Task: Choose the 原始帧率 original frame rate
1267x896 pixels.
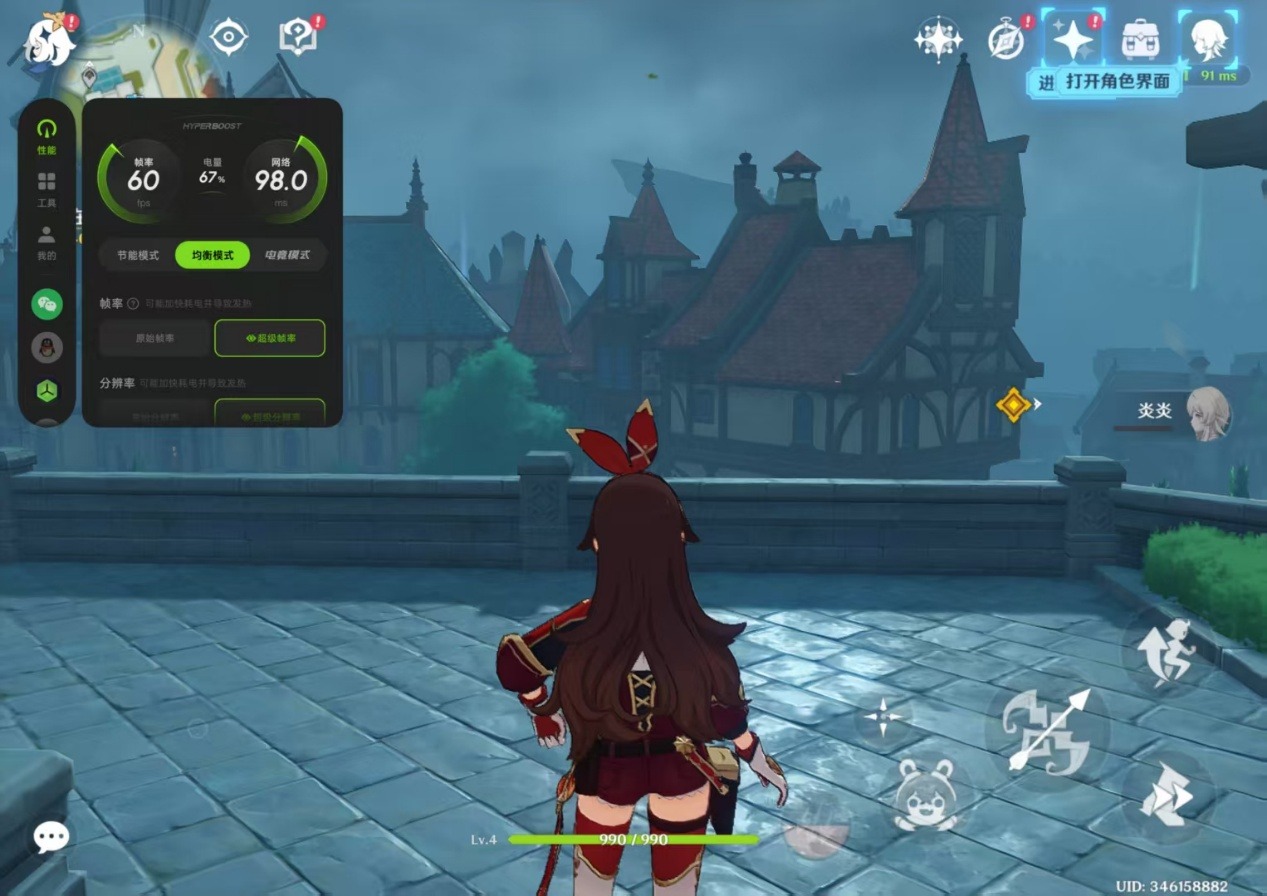Action: pos(154,338)
